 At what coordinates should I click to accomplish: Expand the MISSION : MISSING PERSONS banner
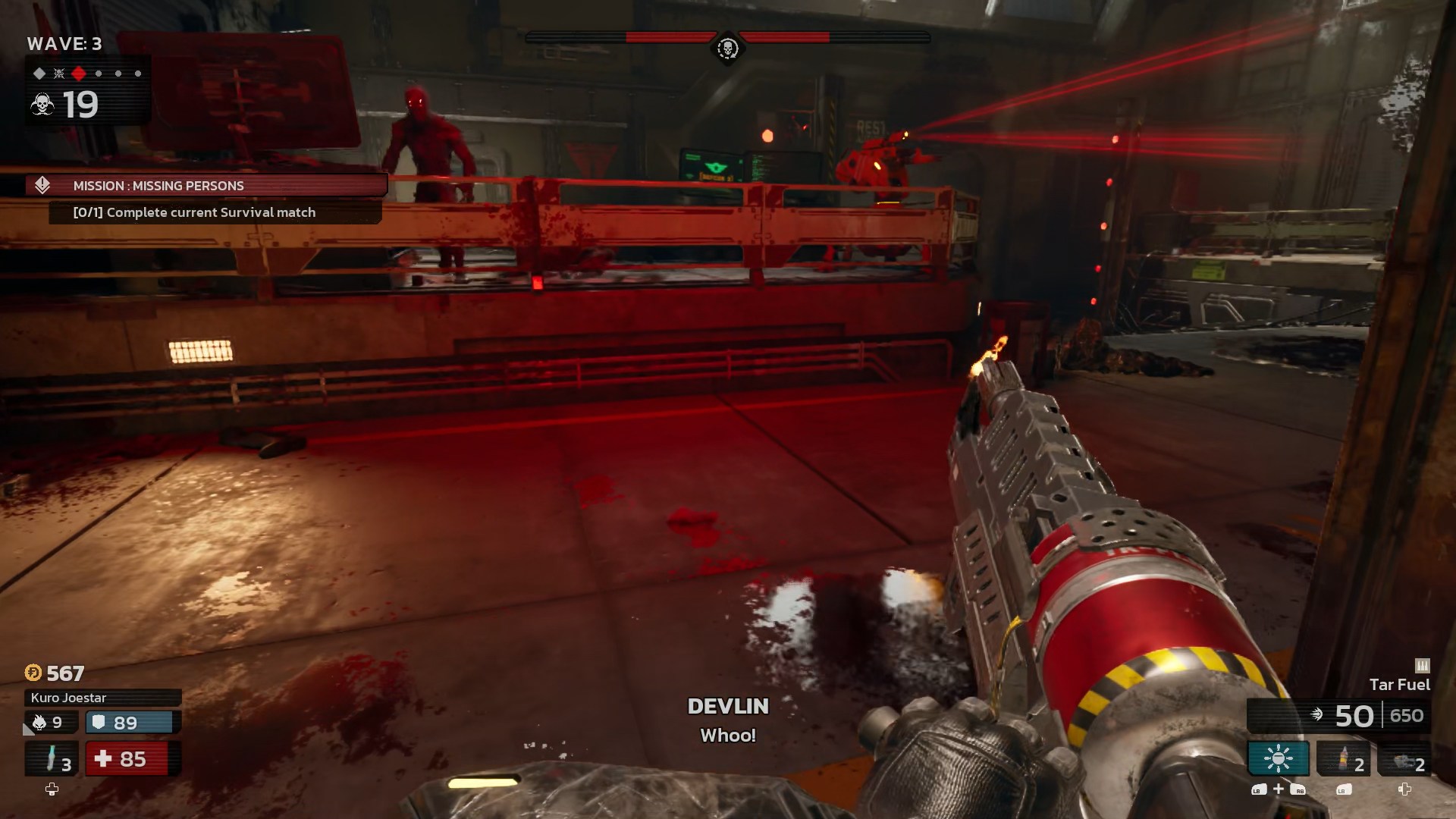pos(205,185)
